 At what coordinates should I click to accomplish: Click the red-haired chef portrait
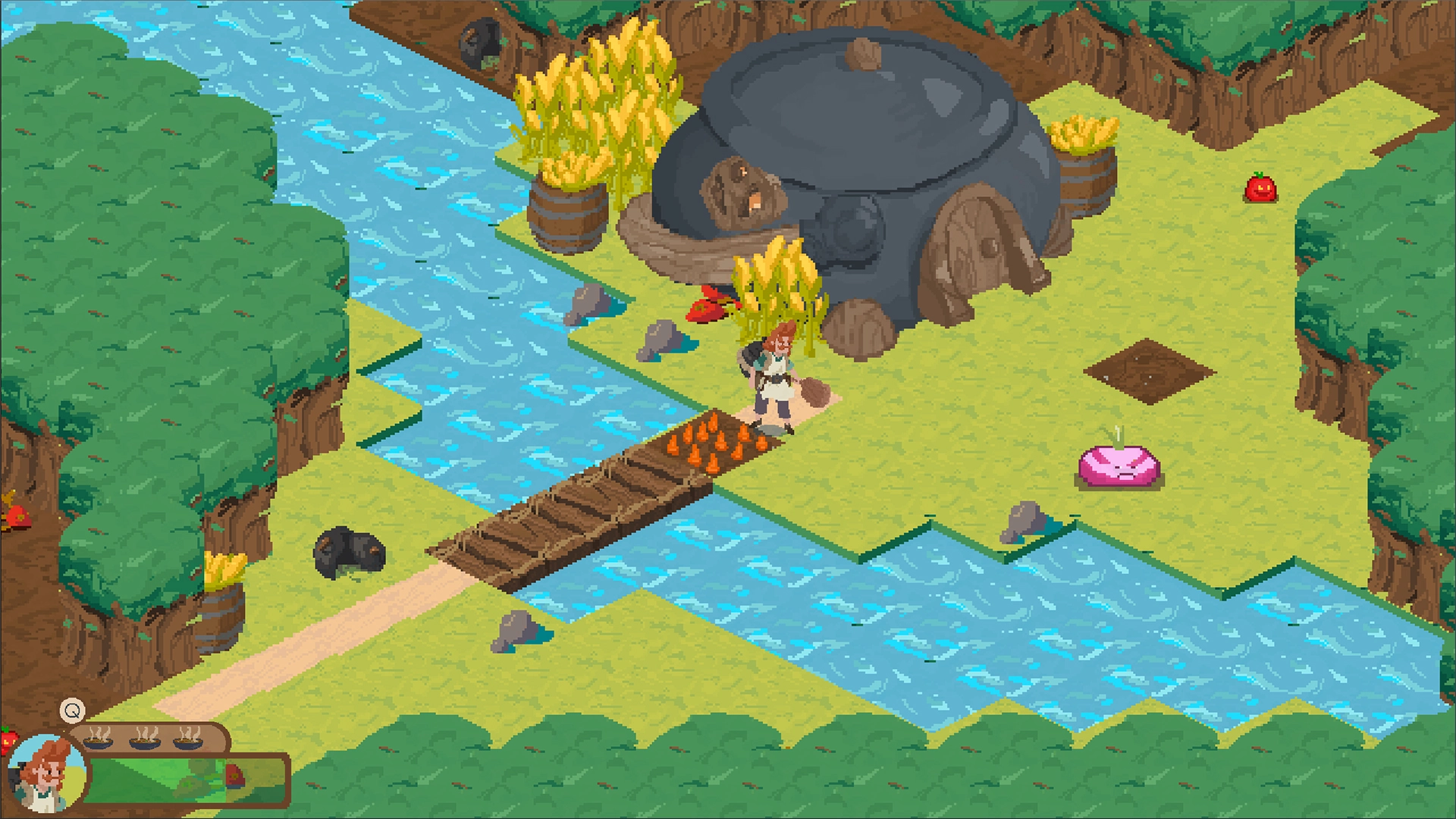pyautogui.click(x=45, y=773)
